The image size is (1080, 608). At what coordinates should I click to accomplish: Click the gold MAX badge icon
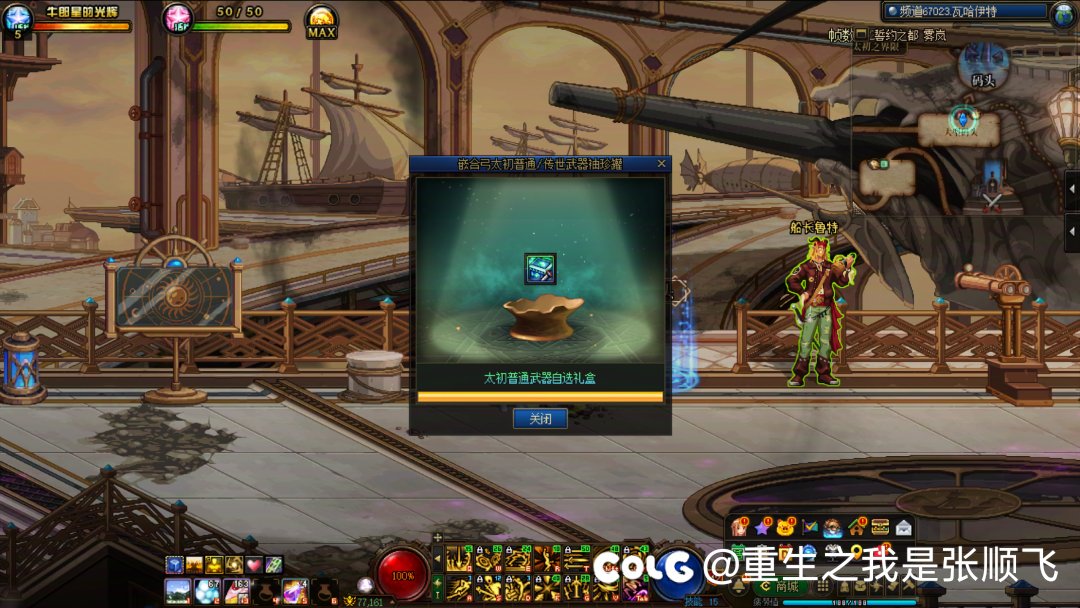click(x=321, y=20)
